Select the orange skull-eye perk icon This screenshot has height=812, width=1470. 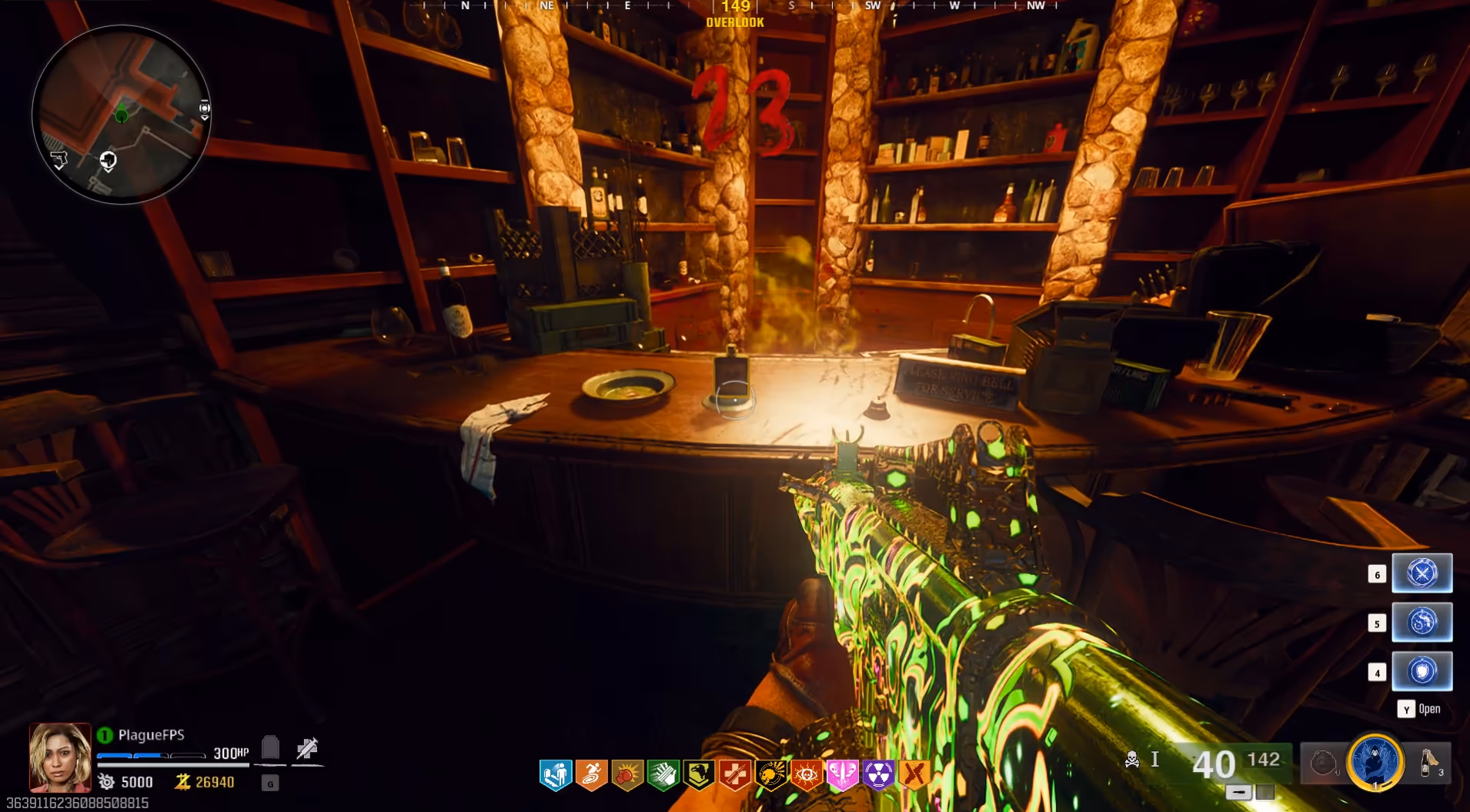coord(807,774)
